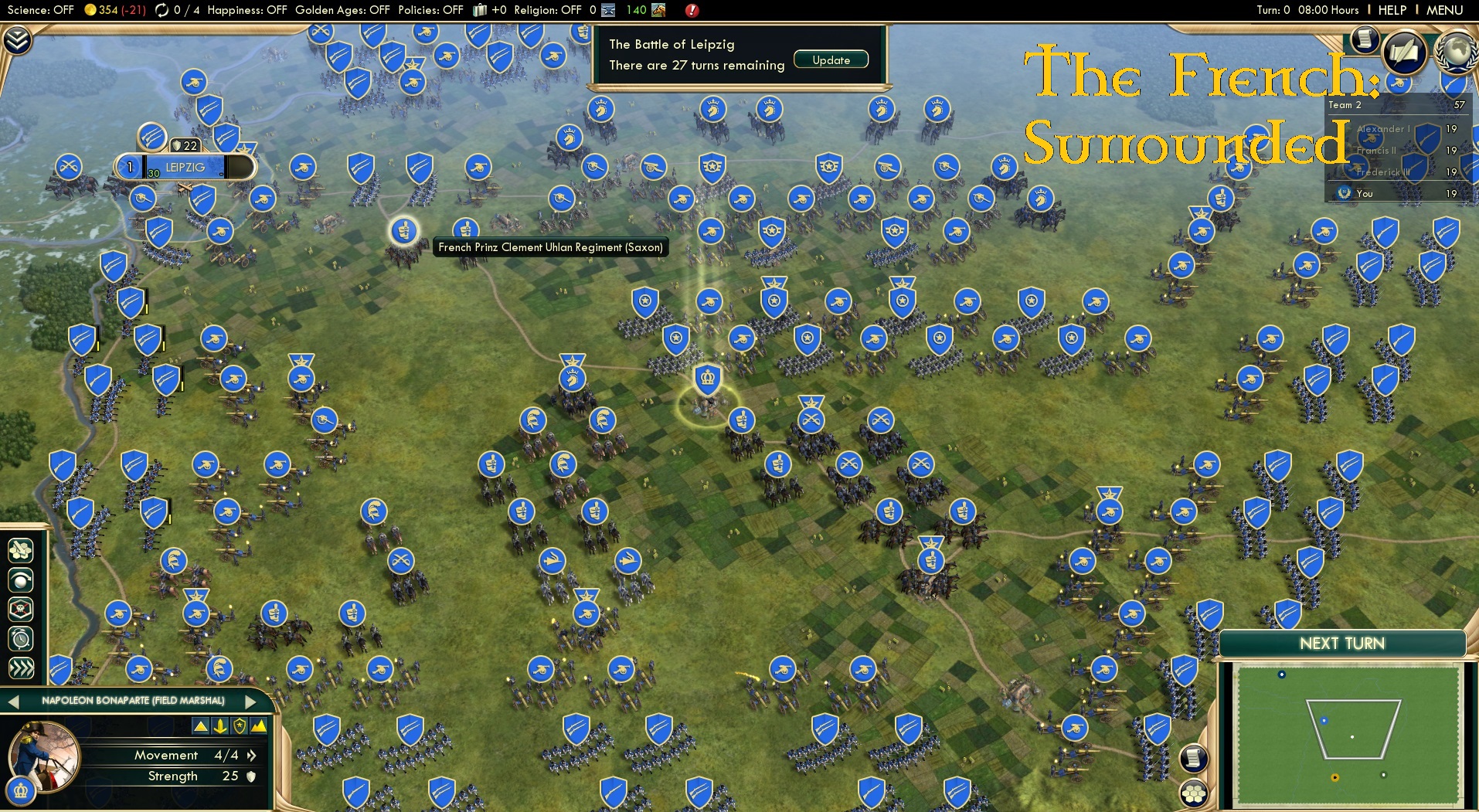Open the MENU at top right
1479x812 pixels.
[1444, 10]
